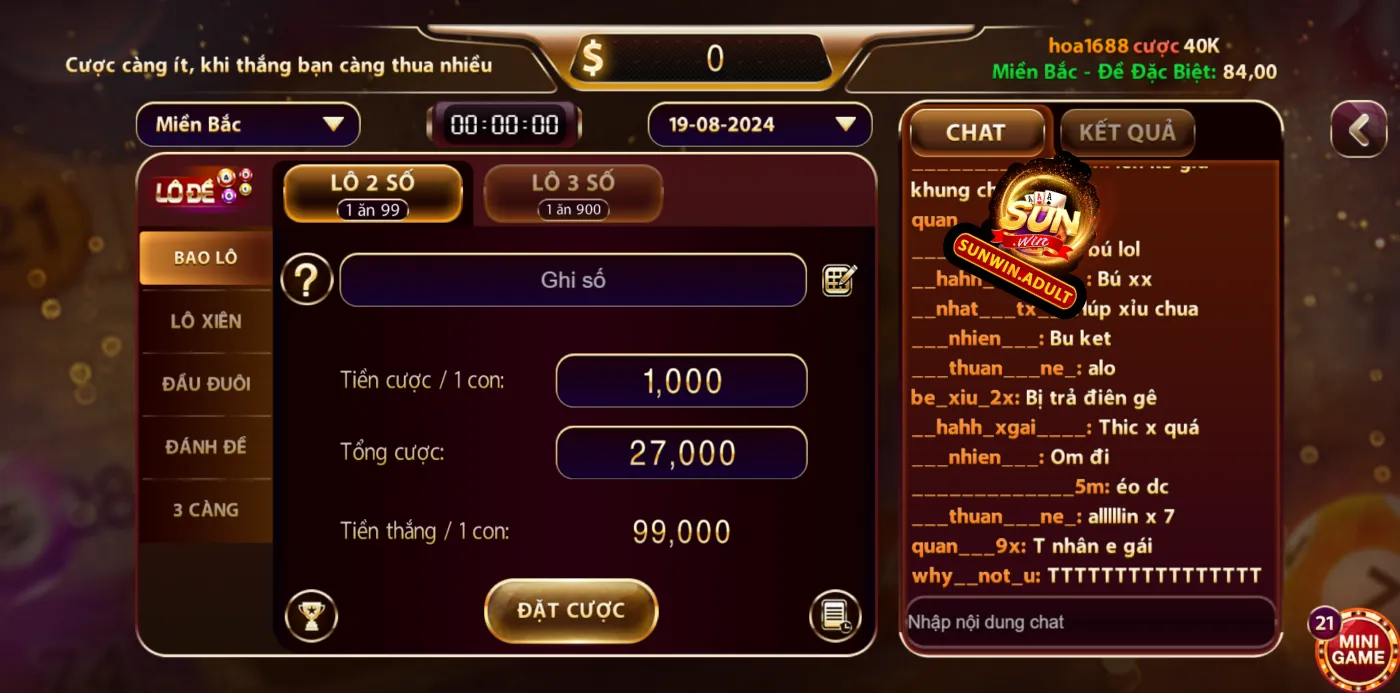This screenshot has width=1400, height=693.
Task: Click the Ghi số number input field
Action: coord(573,281)
